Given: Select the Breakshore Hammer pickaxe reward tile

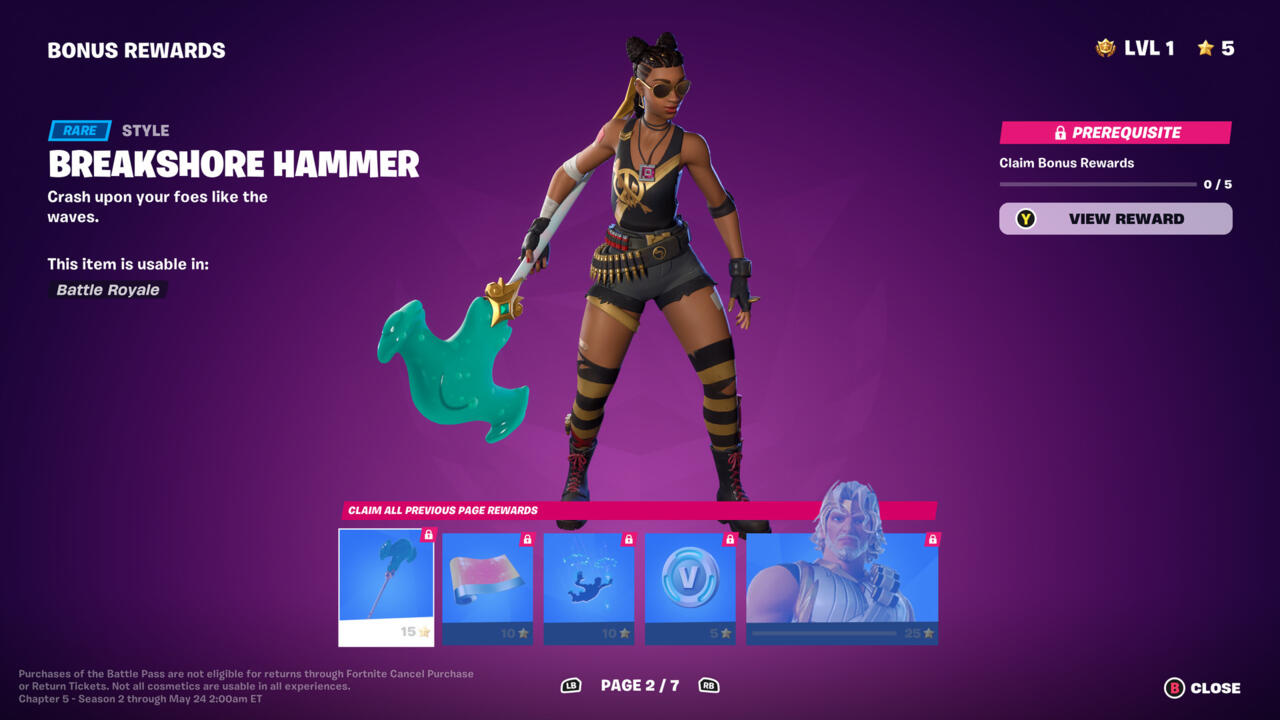Looking at the screenshot, I should coord(386,587).
